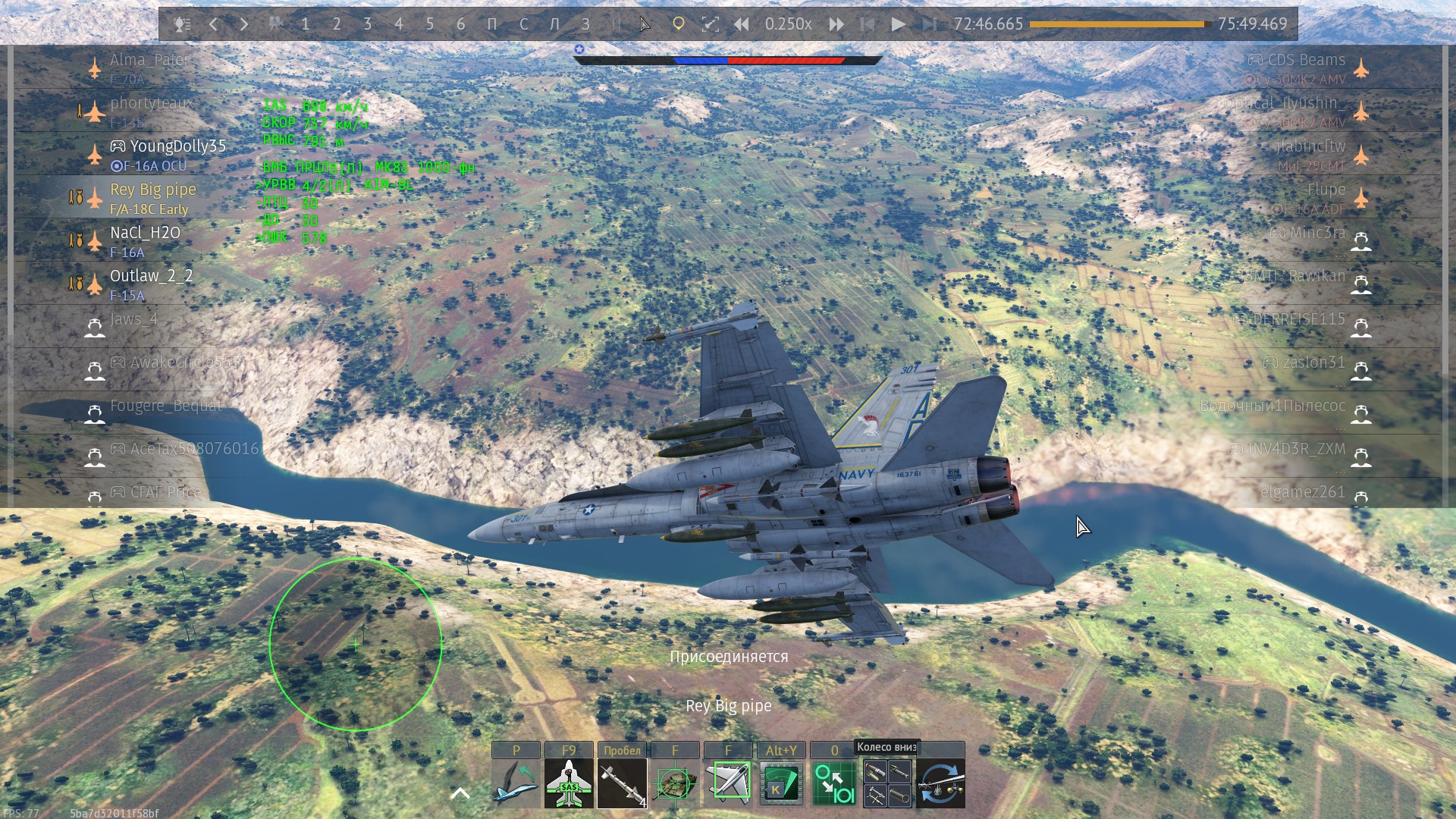
Task: Speed up replay with the fast-forward arrows
Action: [x=836, y=24]
